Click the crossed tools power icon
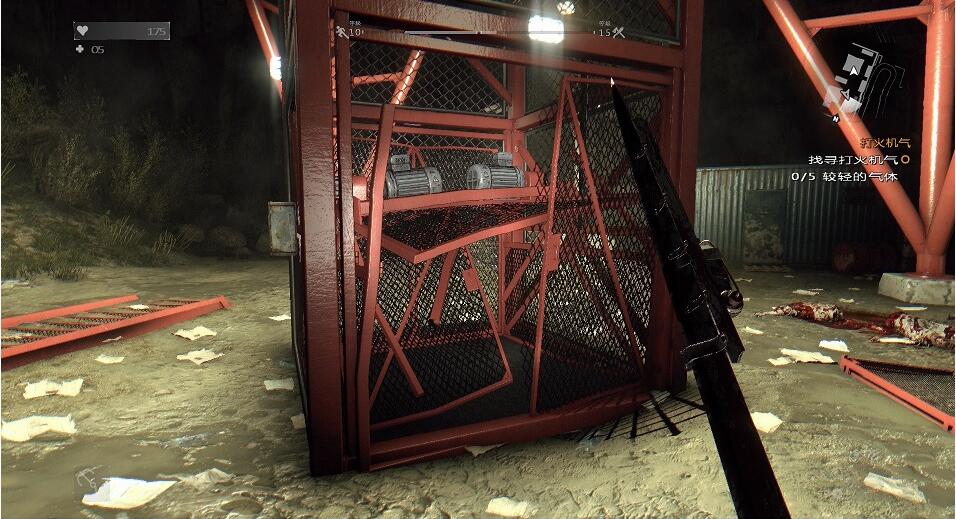Viewport: 956px width, 519px height. pyautogui.click(x=618, y=33)
